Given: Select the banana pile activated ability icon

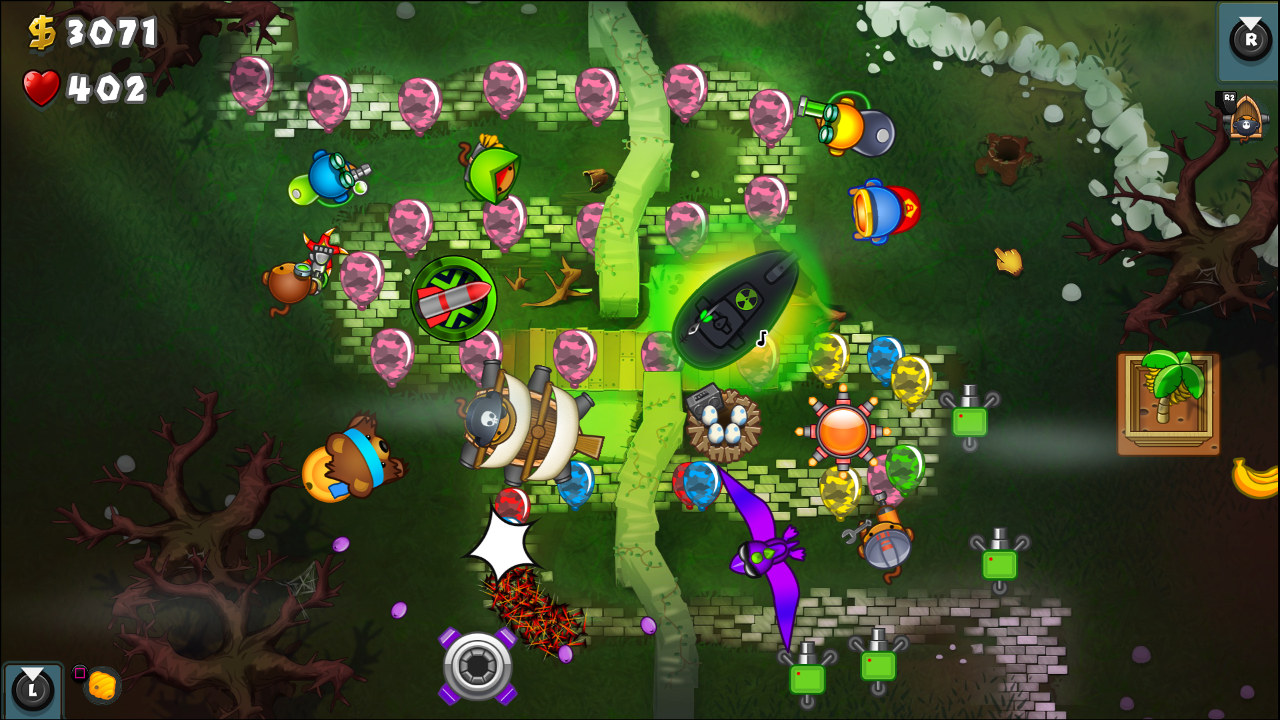Looking at the screenshot, I should (x=100, y=686).
